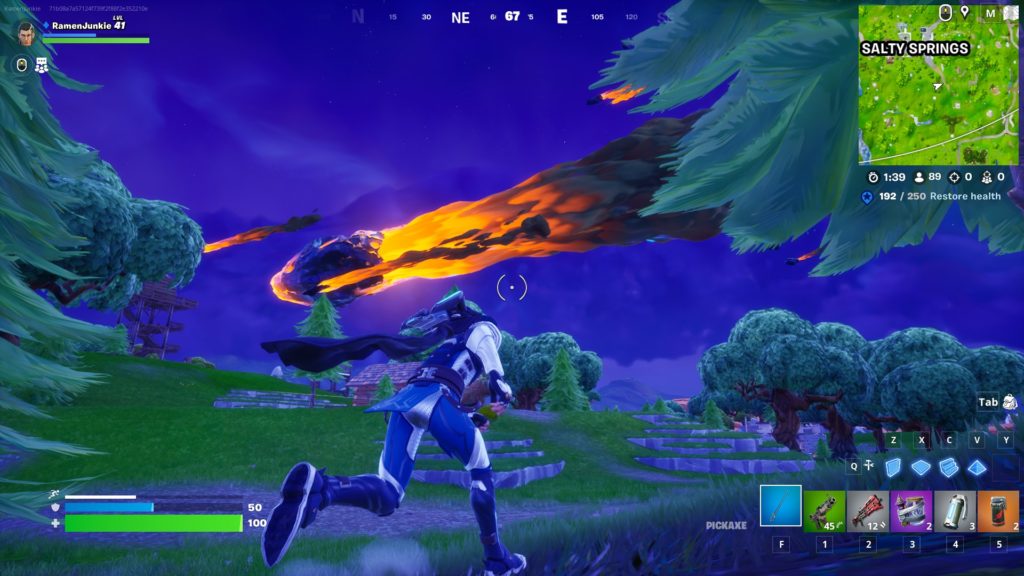Pick the pyramid roof building piece
This screenshot has width=1024, height=576.
tap(976, 467)
